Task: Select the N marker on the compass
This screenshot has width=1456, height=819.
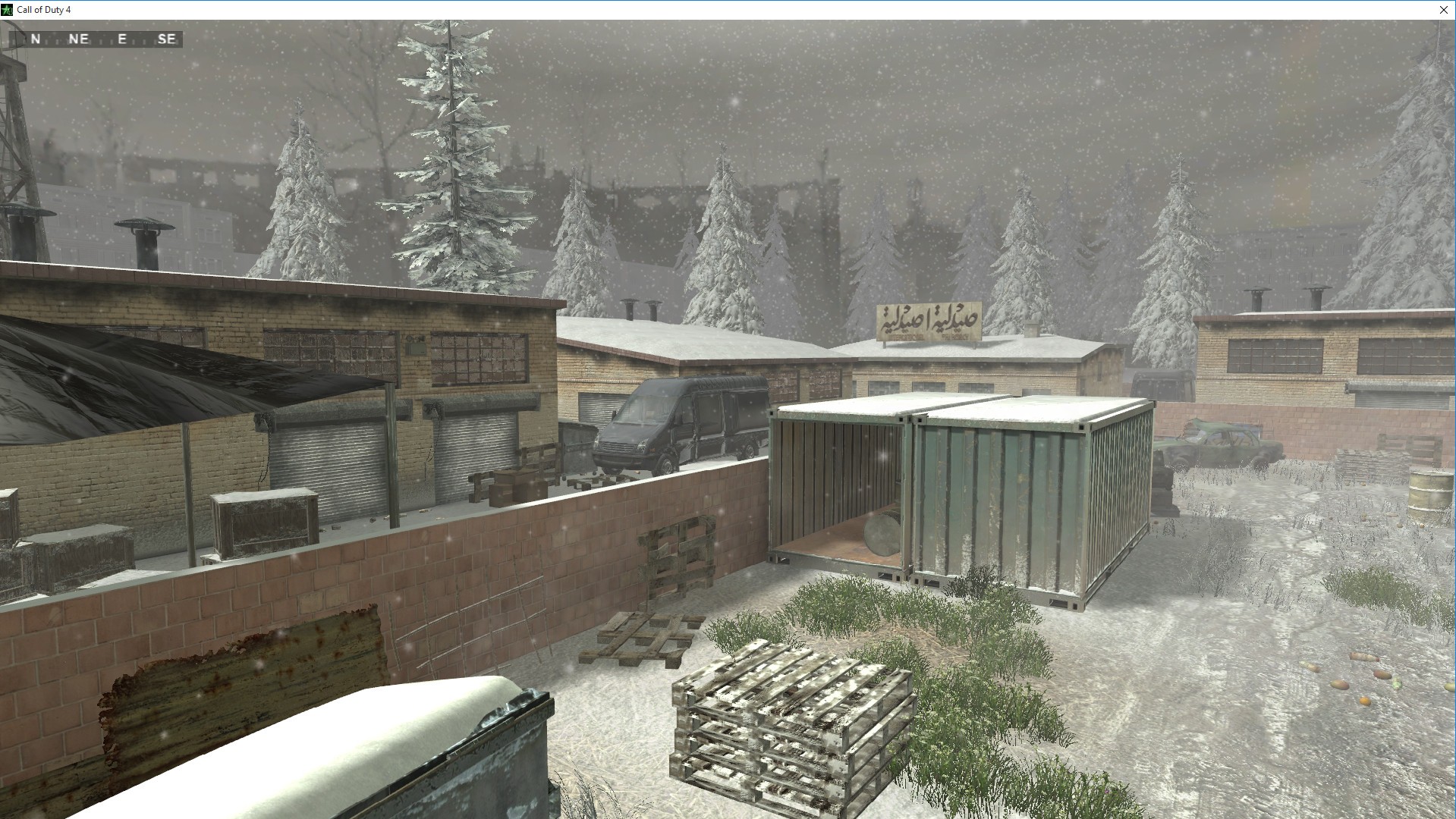Action: (x=34, y=39)
